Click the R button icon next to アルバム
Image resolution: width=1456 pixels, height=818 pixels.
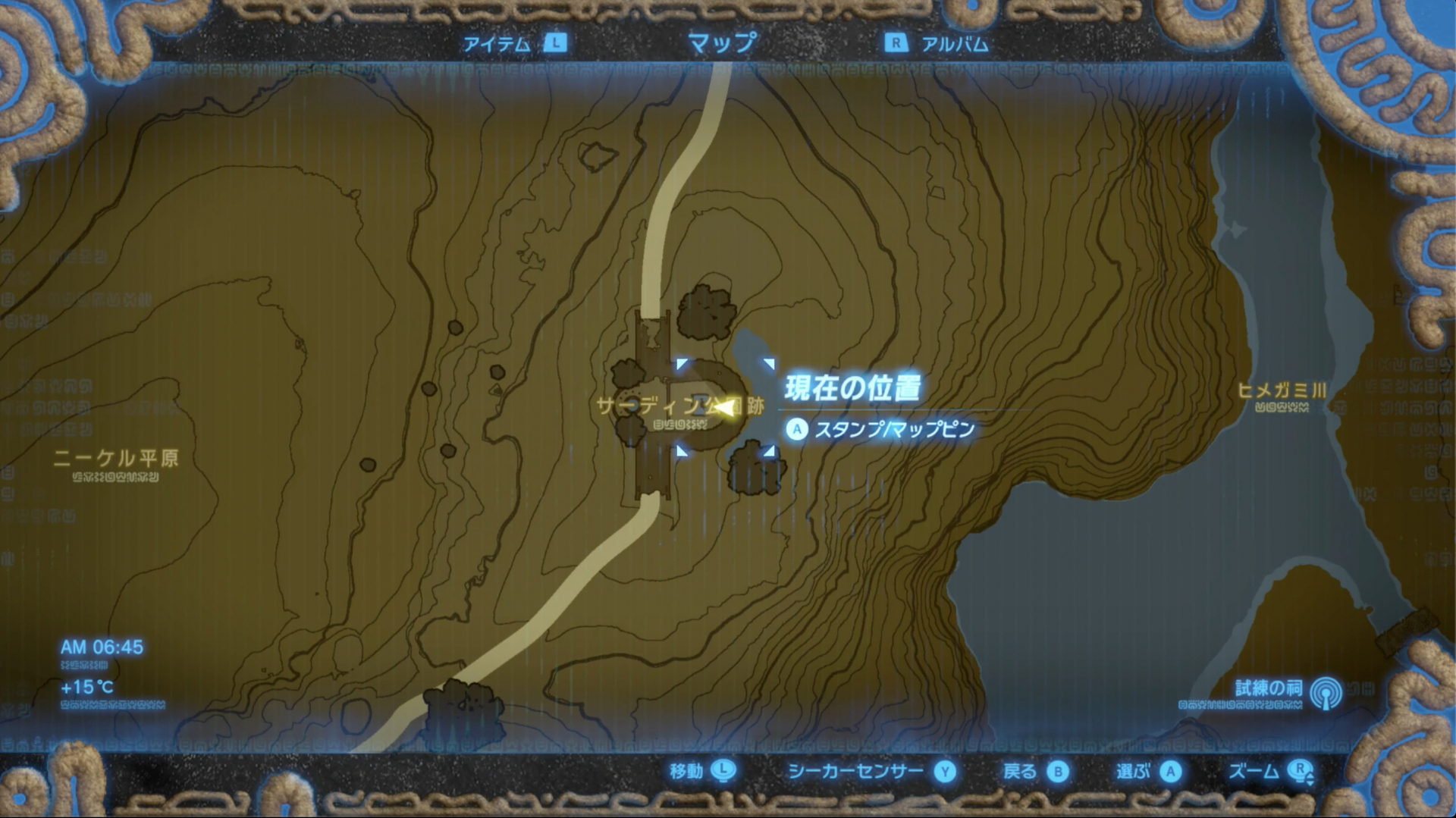coord(897,44)
